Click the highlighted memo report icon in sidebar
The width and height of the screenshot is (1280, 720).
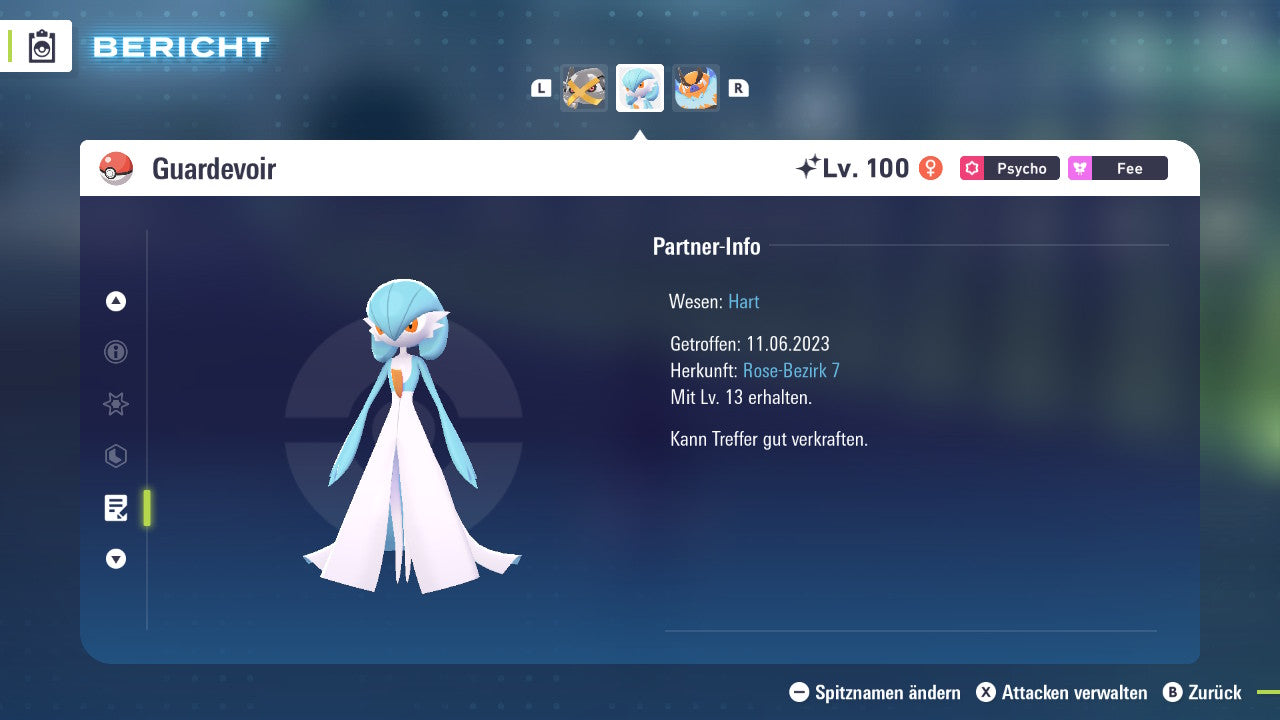pyautogui.click(x=116, y=508)
